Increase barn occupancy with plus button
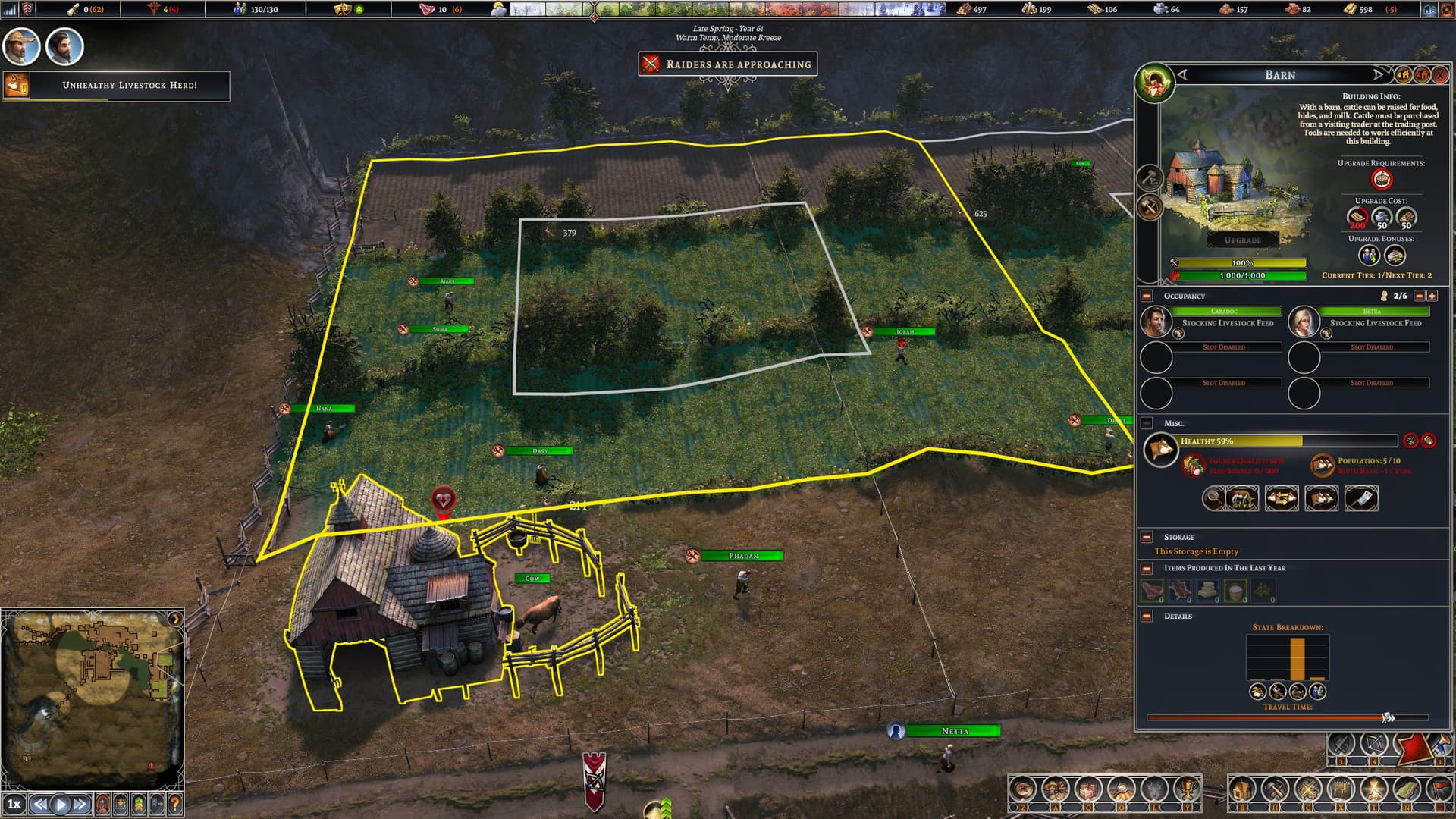 click(x=1432, y=296)
